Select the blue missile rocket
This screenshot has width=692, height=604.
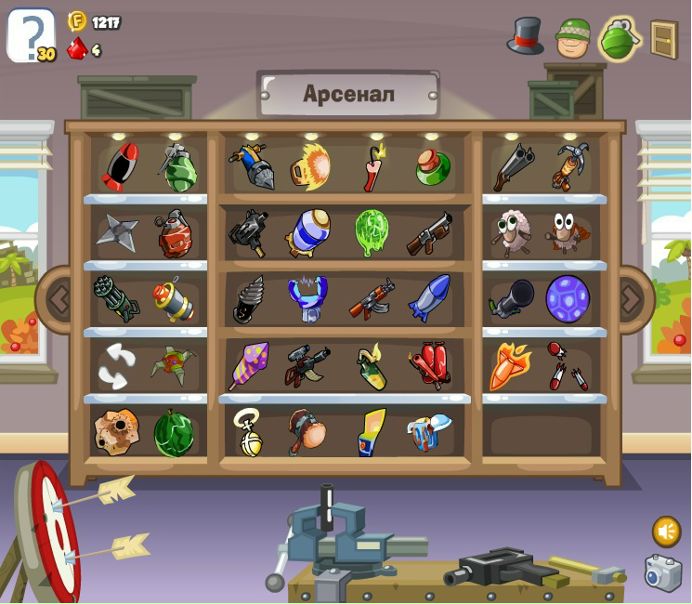(429, 298)
